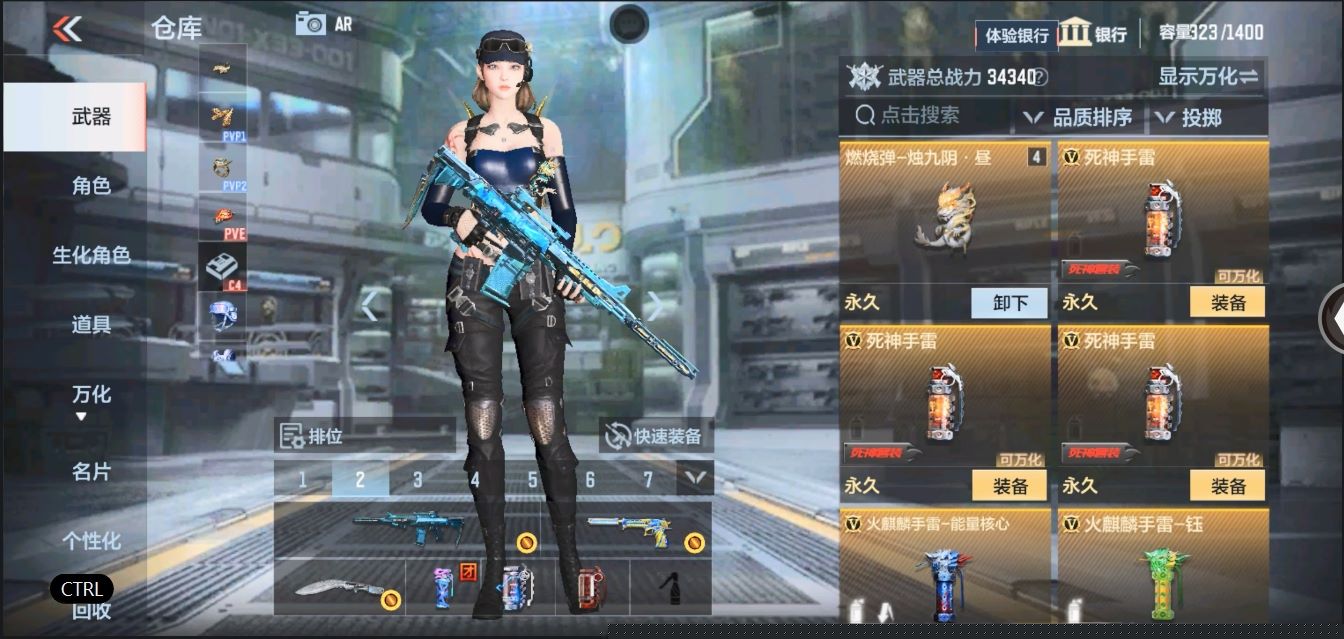Select the 火麒麟手雷-能量核心 grenade card
Viewport: 1344px width, 639px height.
(x=944, y=570)
